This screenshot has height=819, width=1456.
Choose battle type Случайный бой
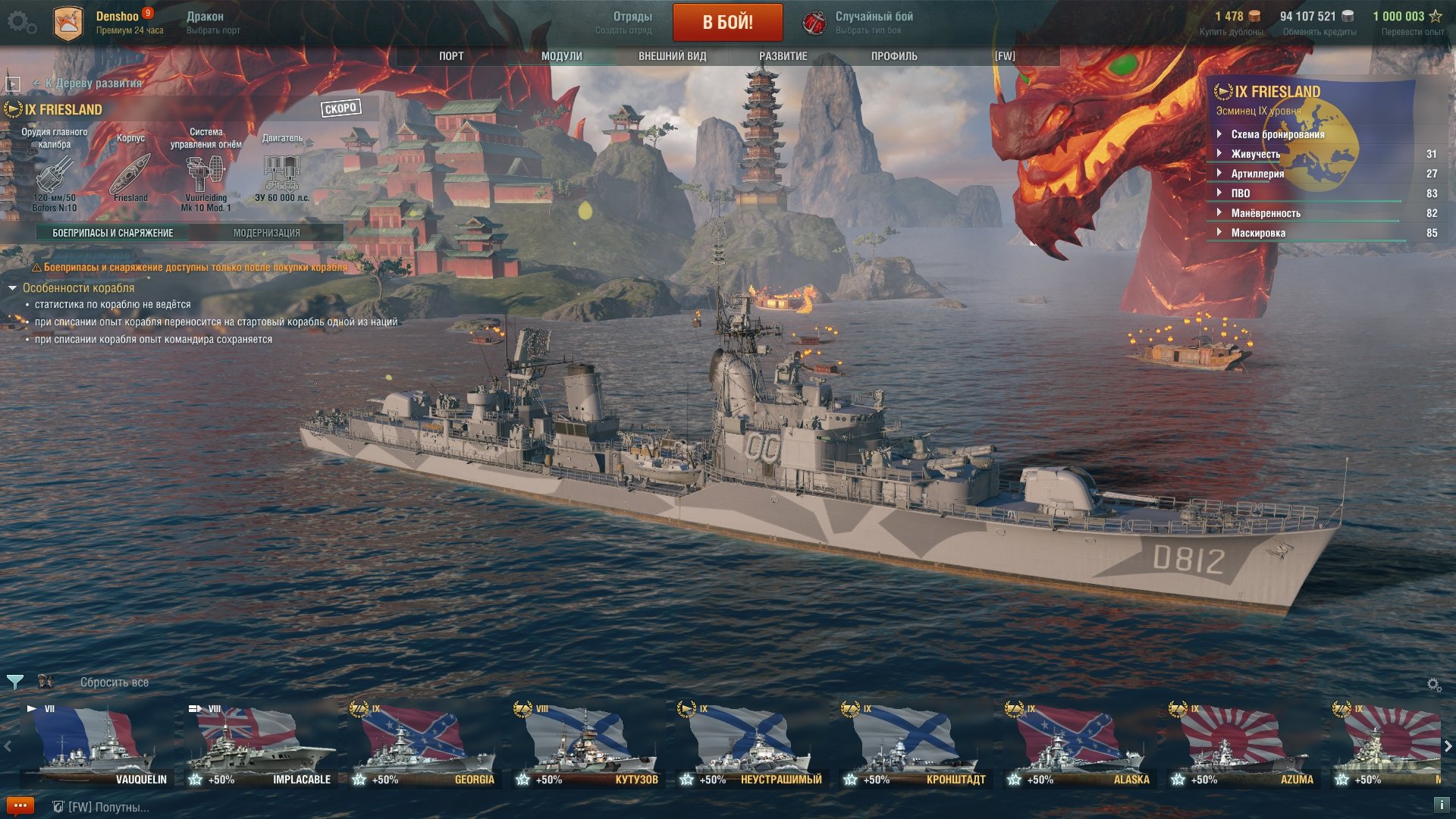pyautogui.click(x=873, y=22)
